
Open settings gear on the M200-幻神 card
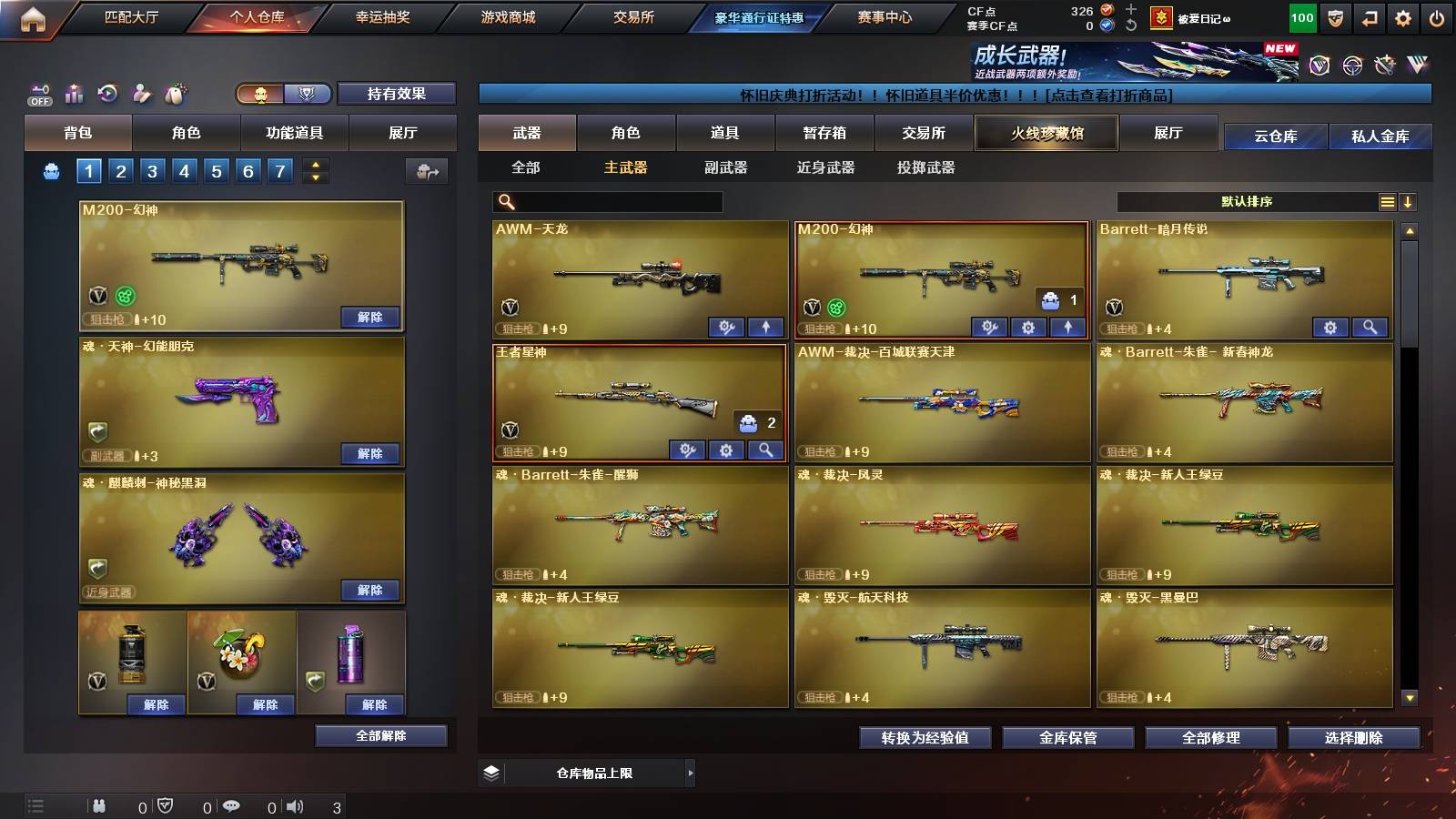[1027, 325]
